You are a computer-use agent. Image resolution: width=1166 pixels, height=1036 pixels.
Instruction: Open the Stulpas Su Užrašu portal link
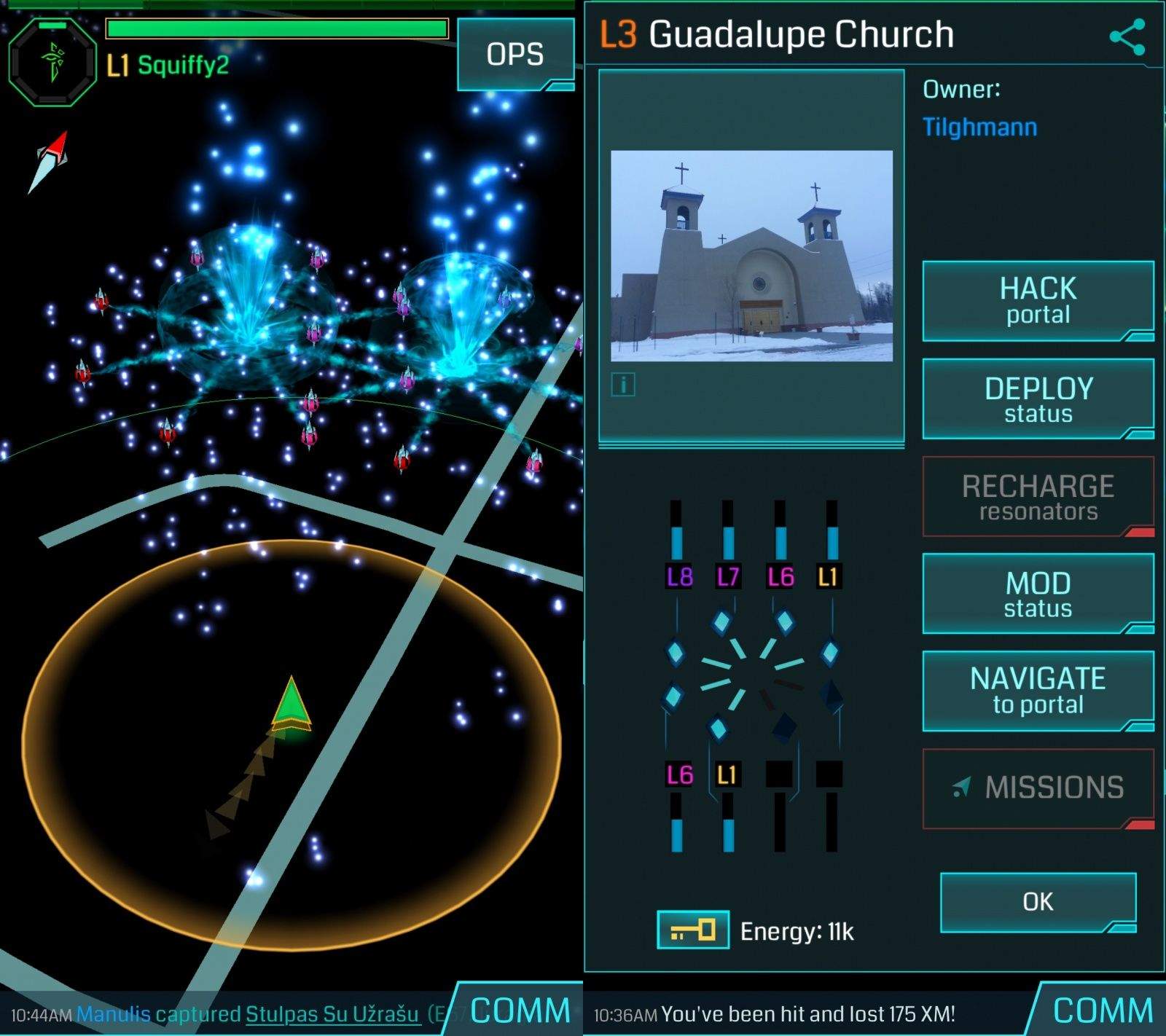click(332, 1014)
